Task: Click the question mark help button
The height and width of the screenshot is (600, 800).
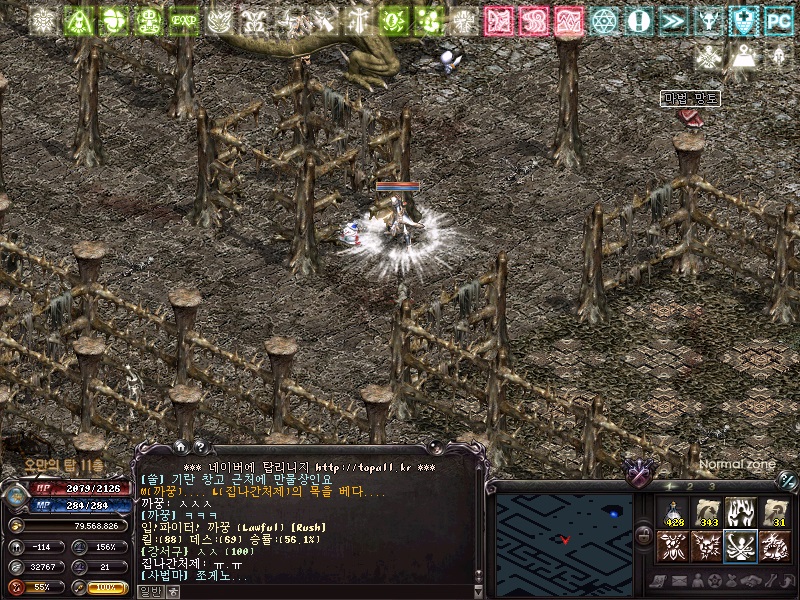Action: point(199,447)
